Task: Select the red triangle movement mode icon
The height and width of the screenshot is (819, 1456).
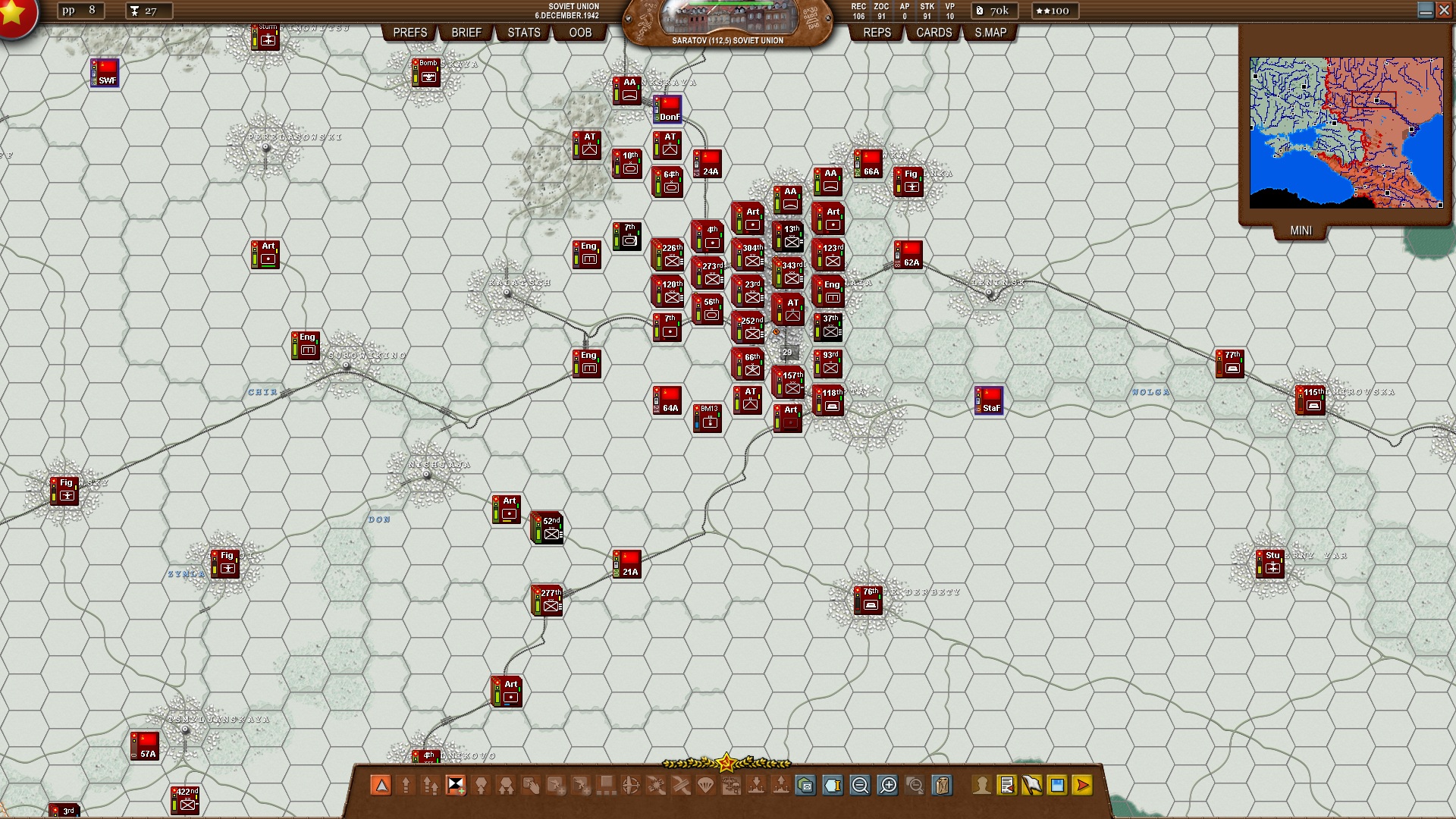Action: coord(381,786)
